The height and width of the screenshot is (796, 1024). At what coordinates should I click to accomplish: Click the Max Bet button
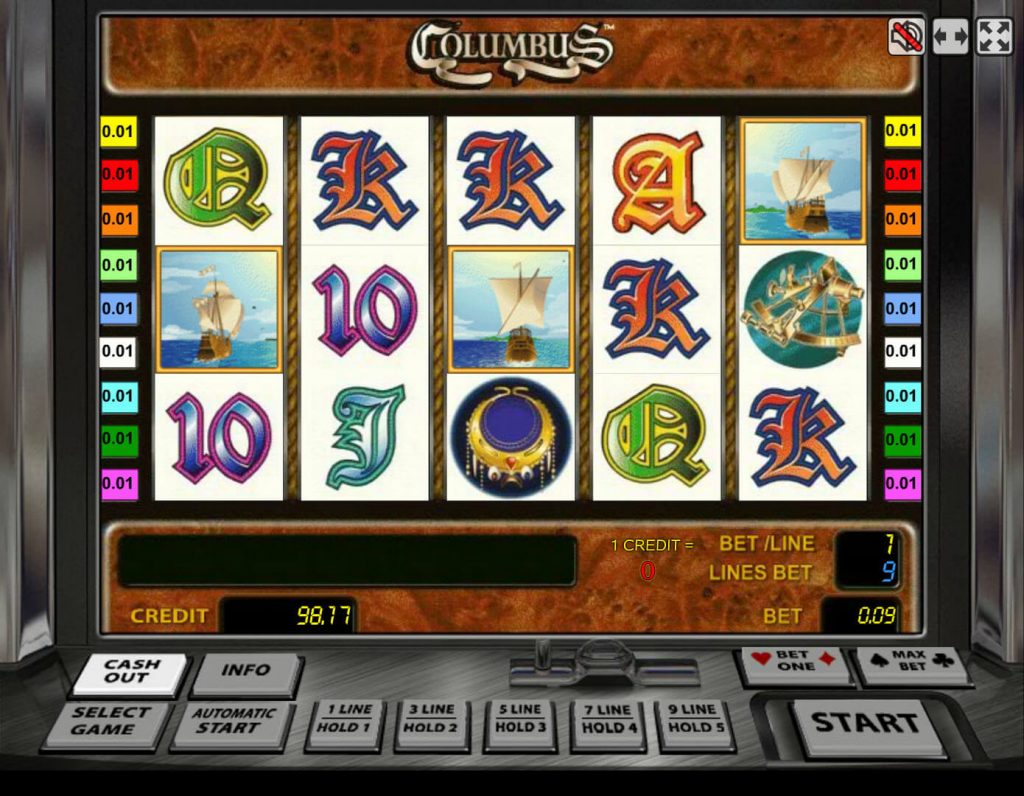[912, 663]
